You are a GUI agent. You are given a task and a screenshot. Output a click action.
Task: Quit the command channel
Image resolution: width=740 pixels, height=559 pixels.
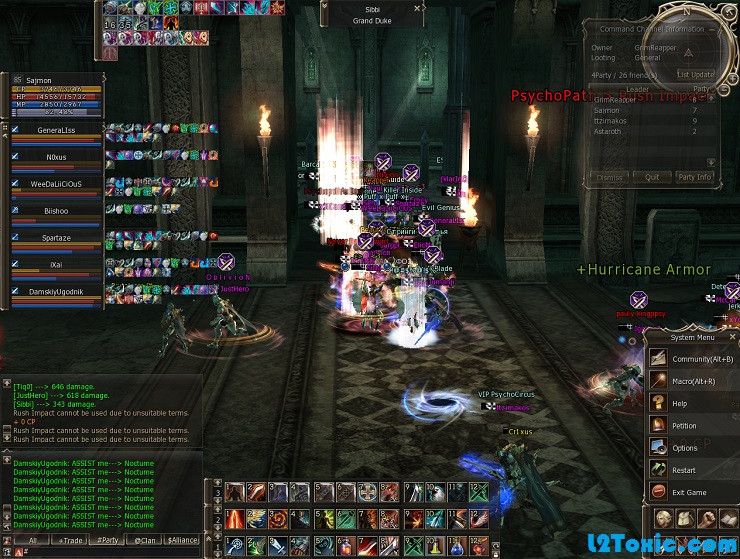pyautogui.click(x=652, y=177)
